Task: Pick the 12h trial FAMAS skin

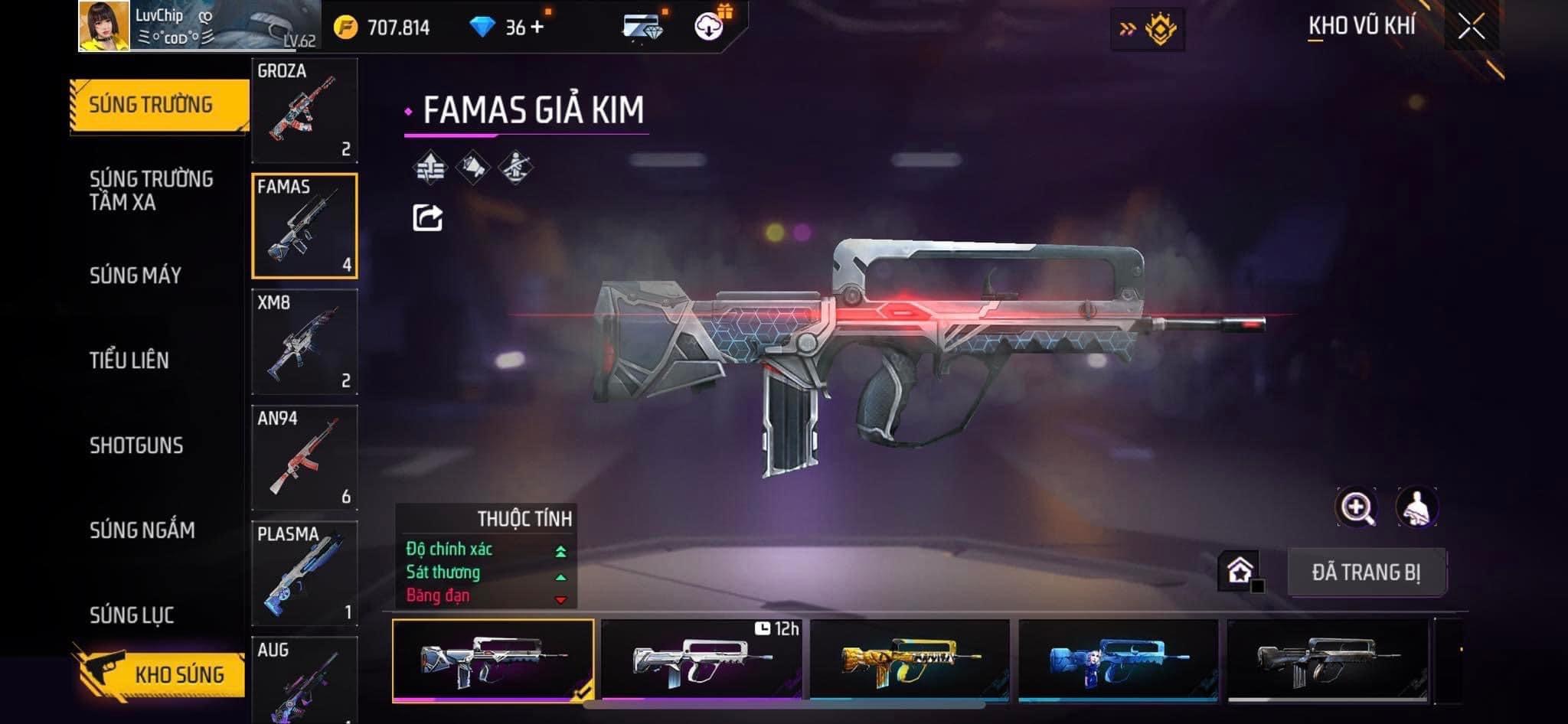Action: click(701, 660)
